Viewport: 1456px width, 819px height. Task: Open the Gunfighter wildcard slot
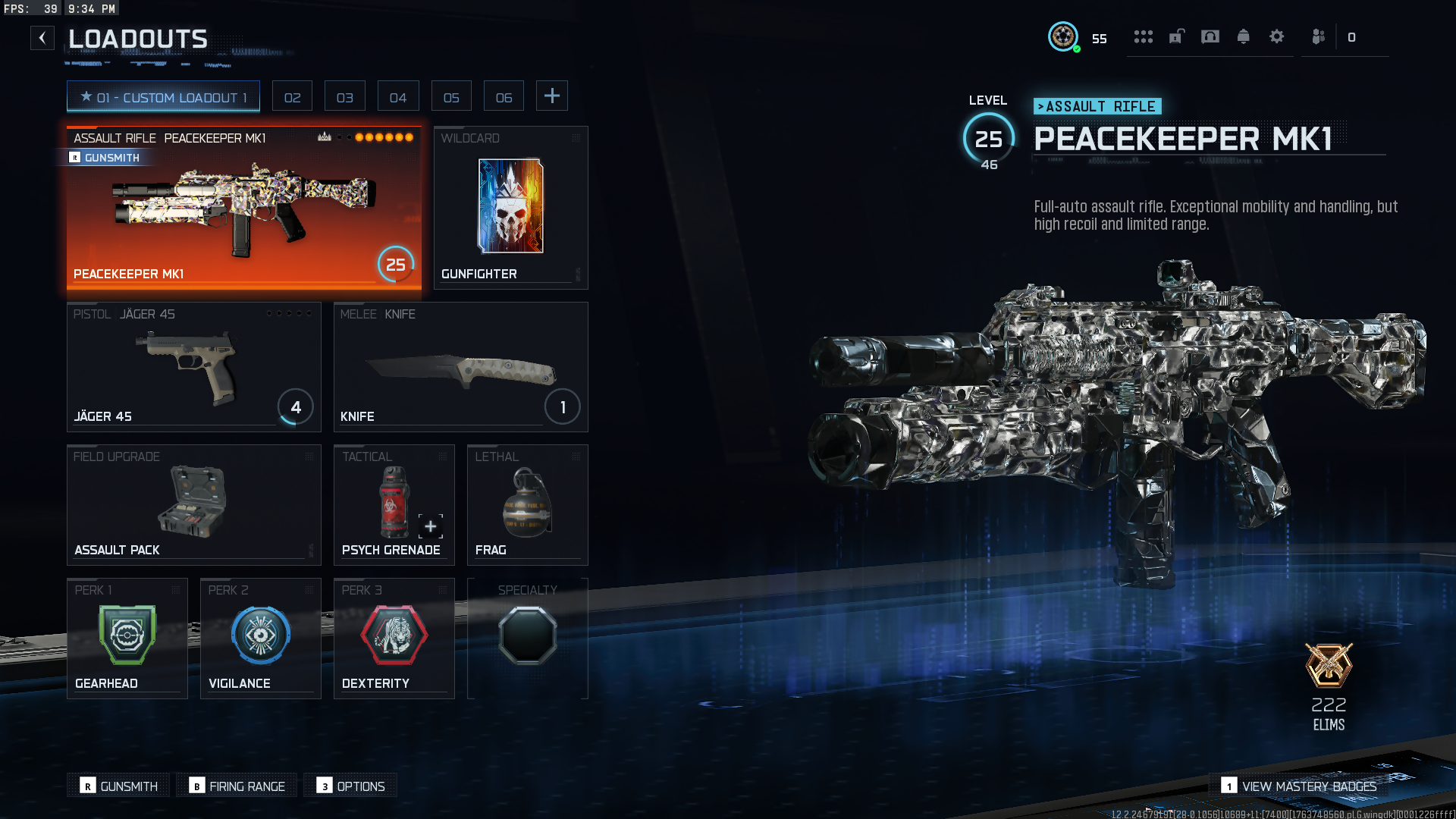coord(510,208)
